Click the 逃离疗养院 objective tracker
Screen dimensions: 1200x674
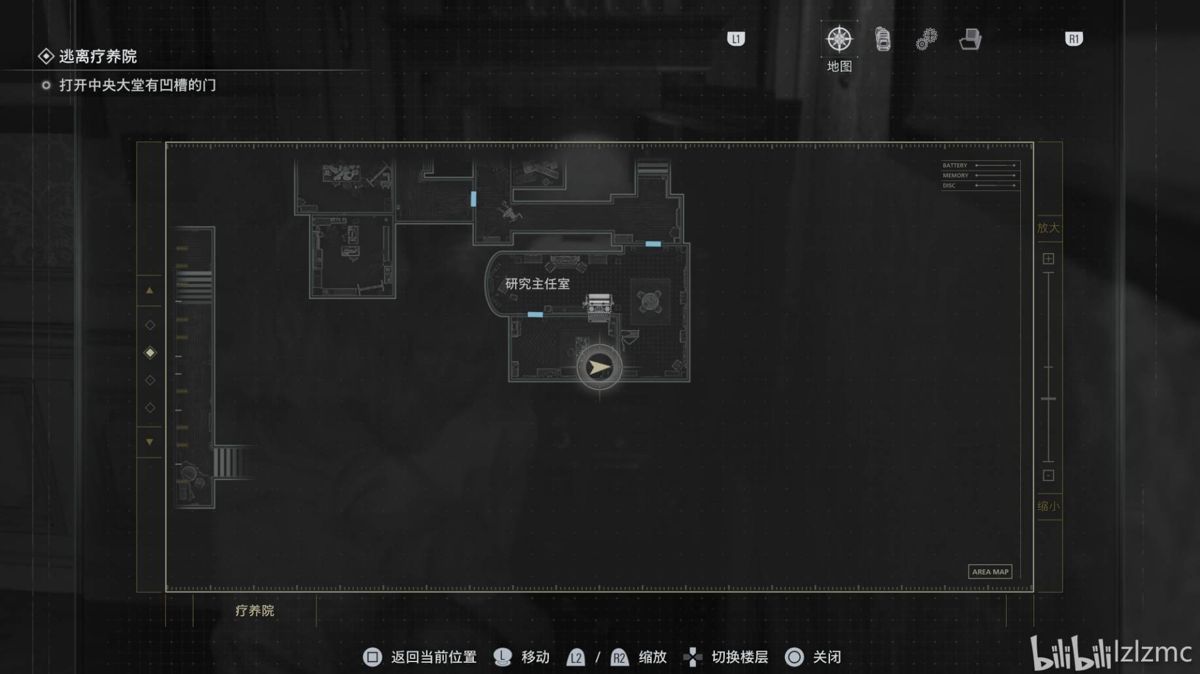(x=97, y=57)
